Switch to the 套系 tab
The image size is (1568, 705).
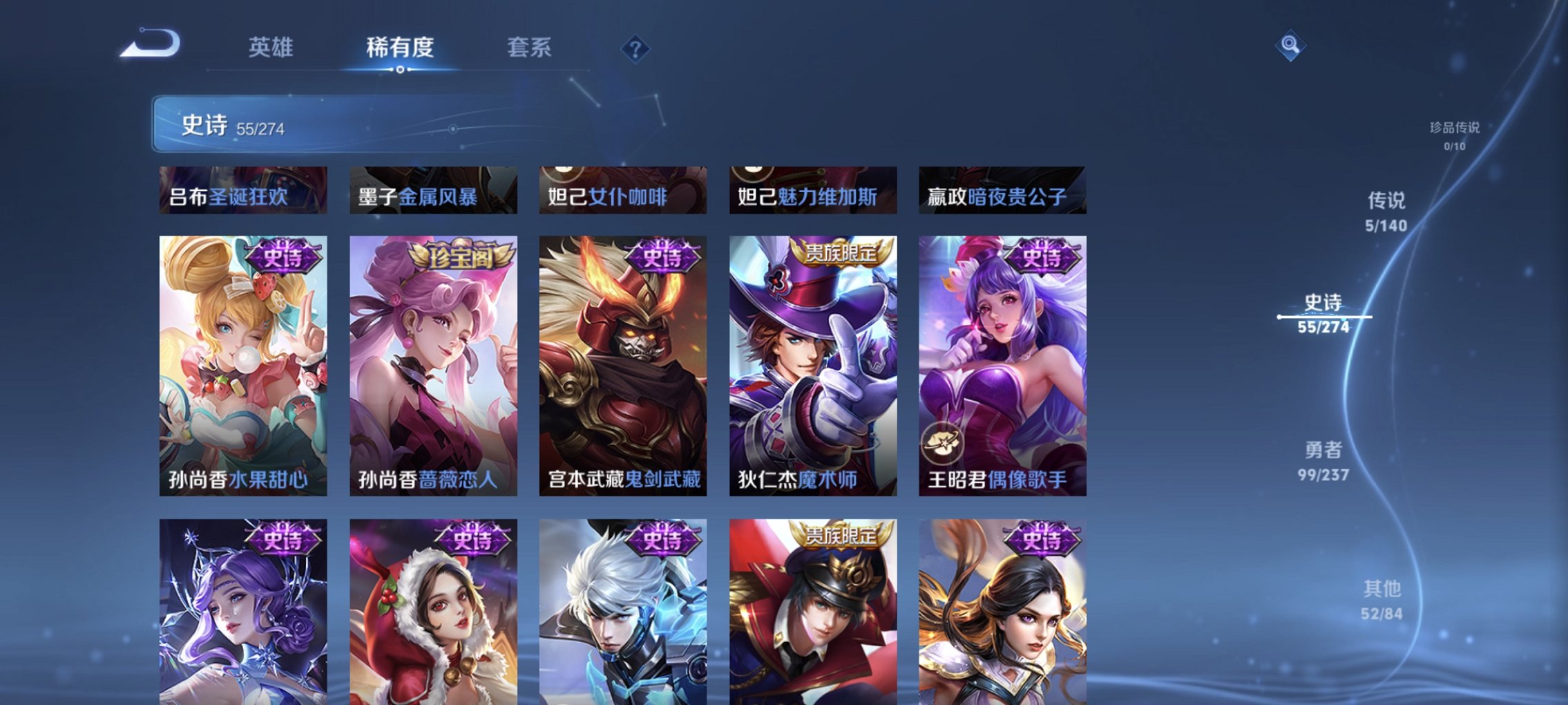(528, 47)
